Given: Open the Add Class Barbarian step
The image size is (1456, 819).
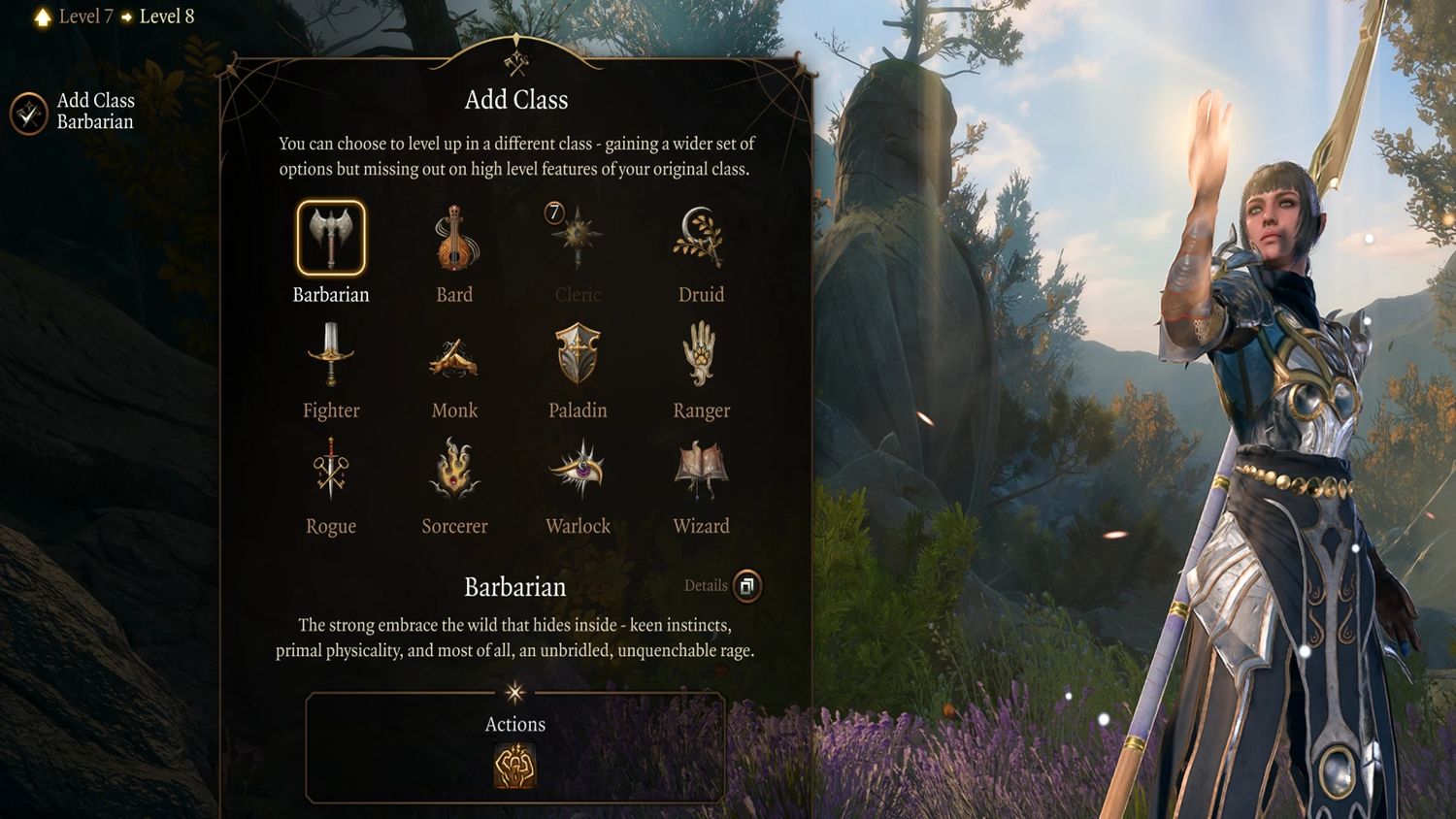Looking at the screenshot, I should click(x=29, y=114).
